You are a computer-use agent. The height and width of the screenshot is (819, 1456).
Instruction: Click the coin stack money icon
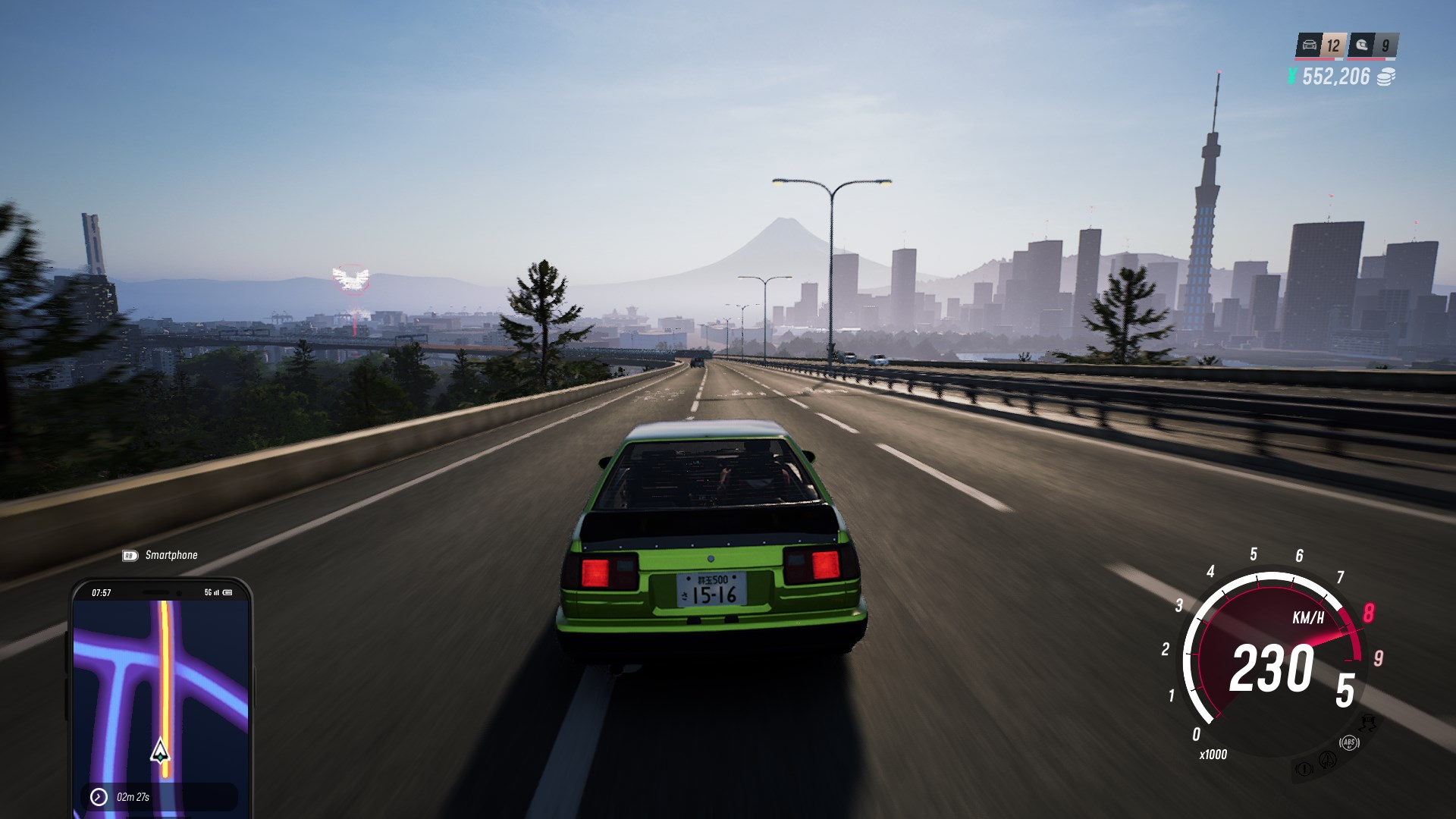click(x=1385, y=77)
